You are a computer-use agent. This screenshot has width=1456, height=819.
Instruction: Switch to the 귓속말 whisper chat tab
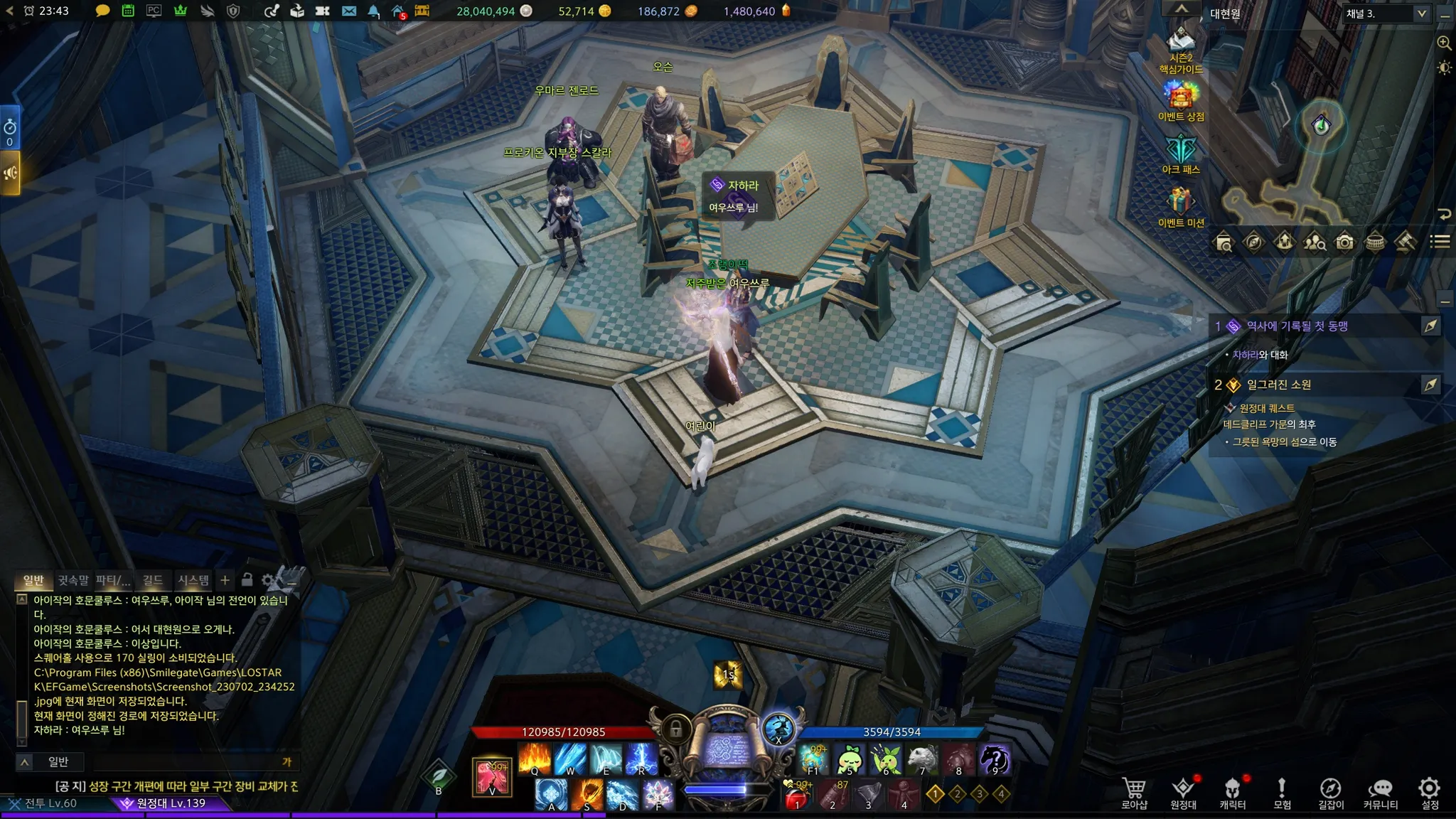pos(73,580)
